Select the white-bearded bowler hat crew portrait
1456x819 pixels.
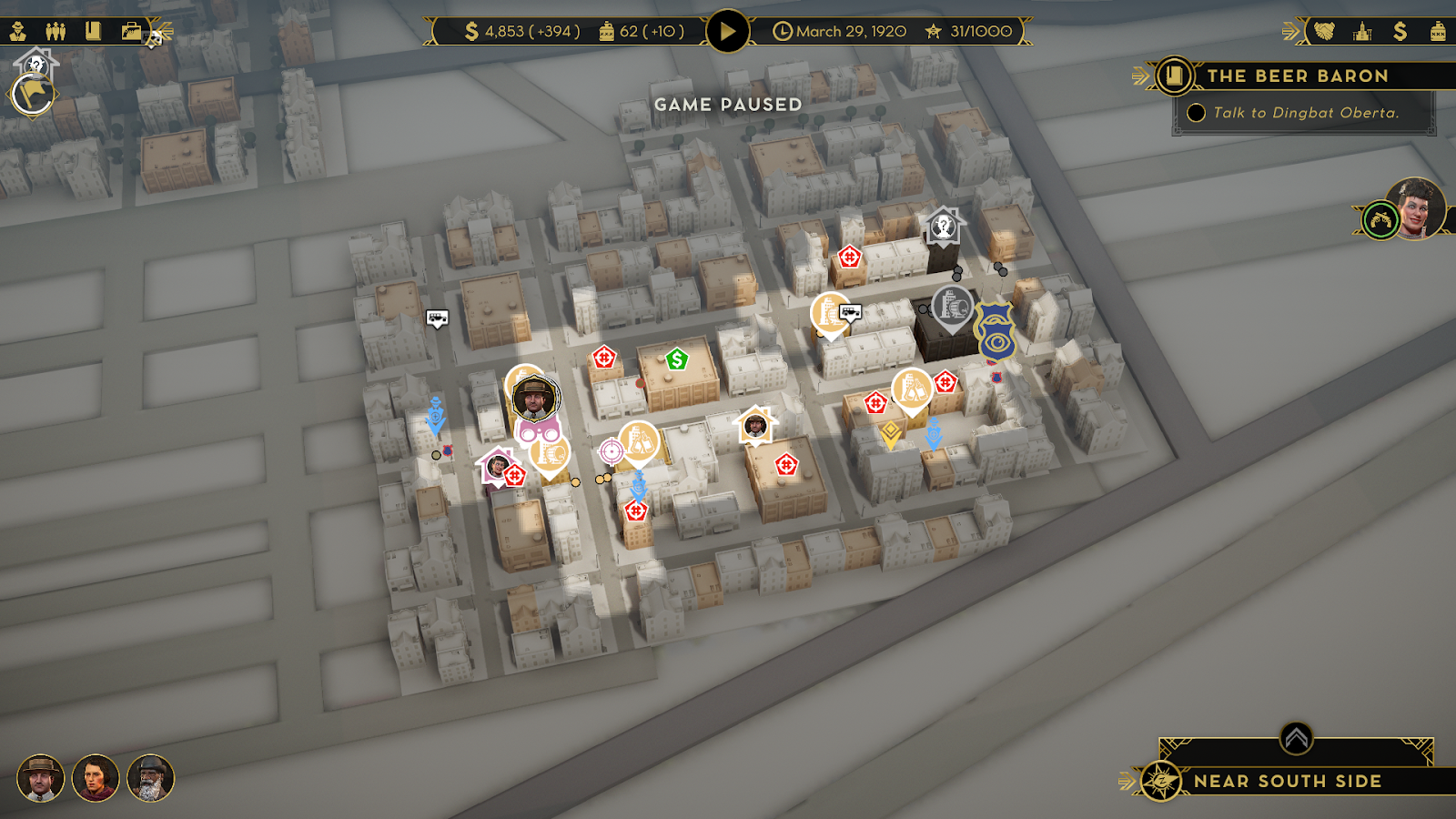pos(150,778)
